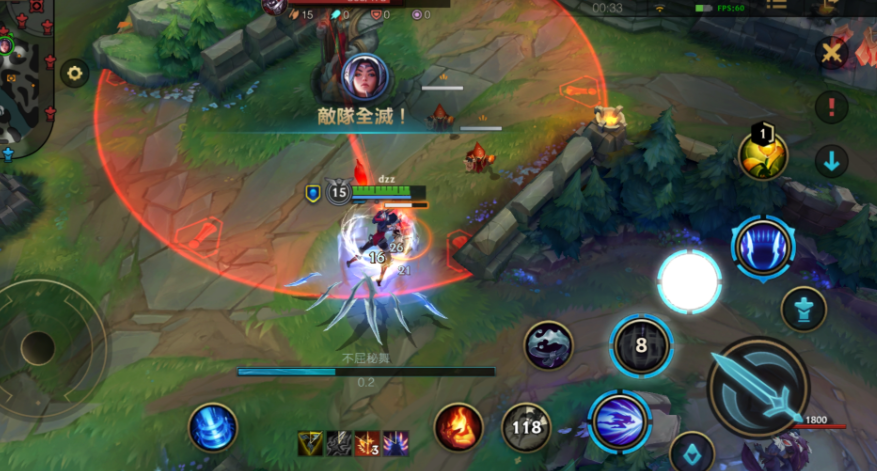This screenshot has height=471, width=877.
Task: Place the yellow flower ward trinket
Action: 763,154
